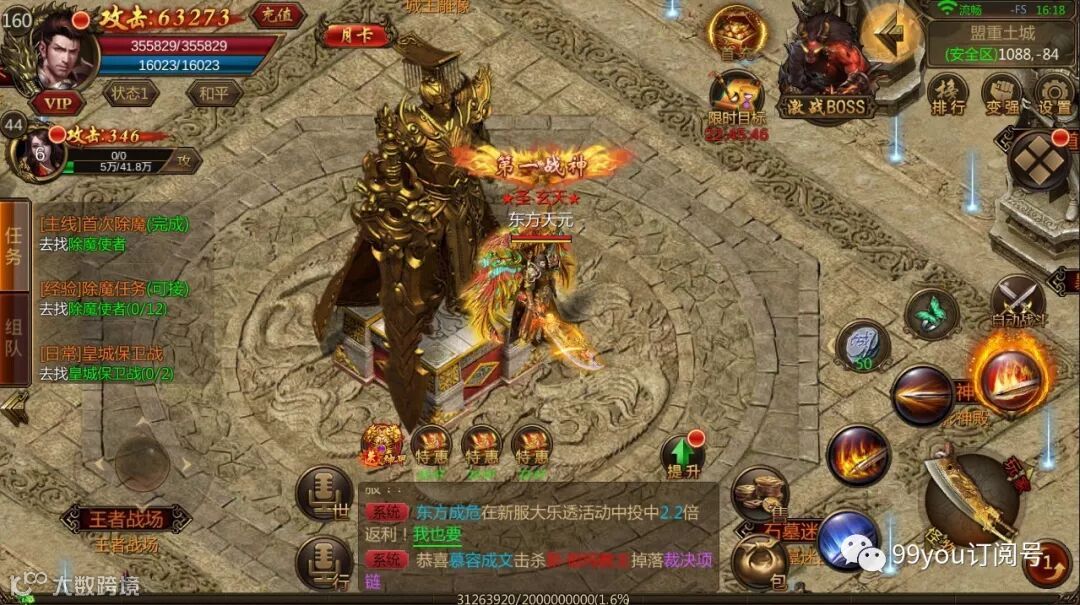Switch to the 任务 quest tab

14,246
